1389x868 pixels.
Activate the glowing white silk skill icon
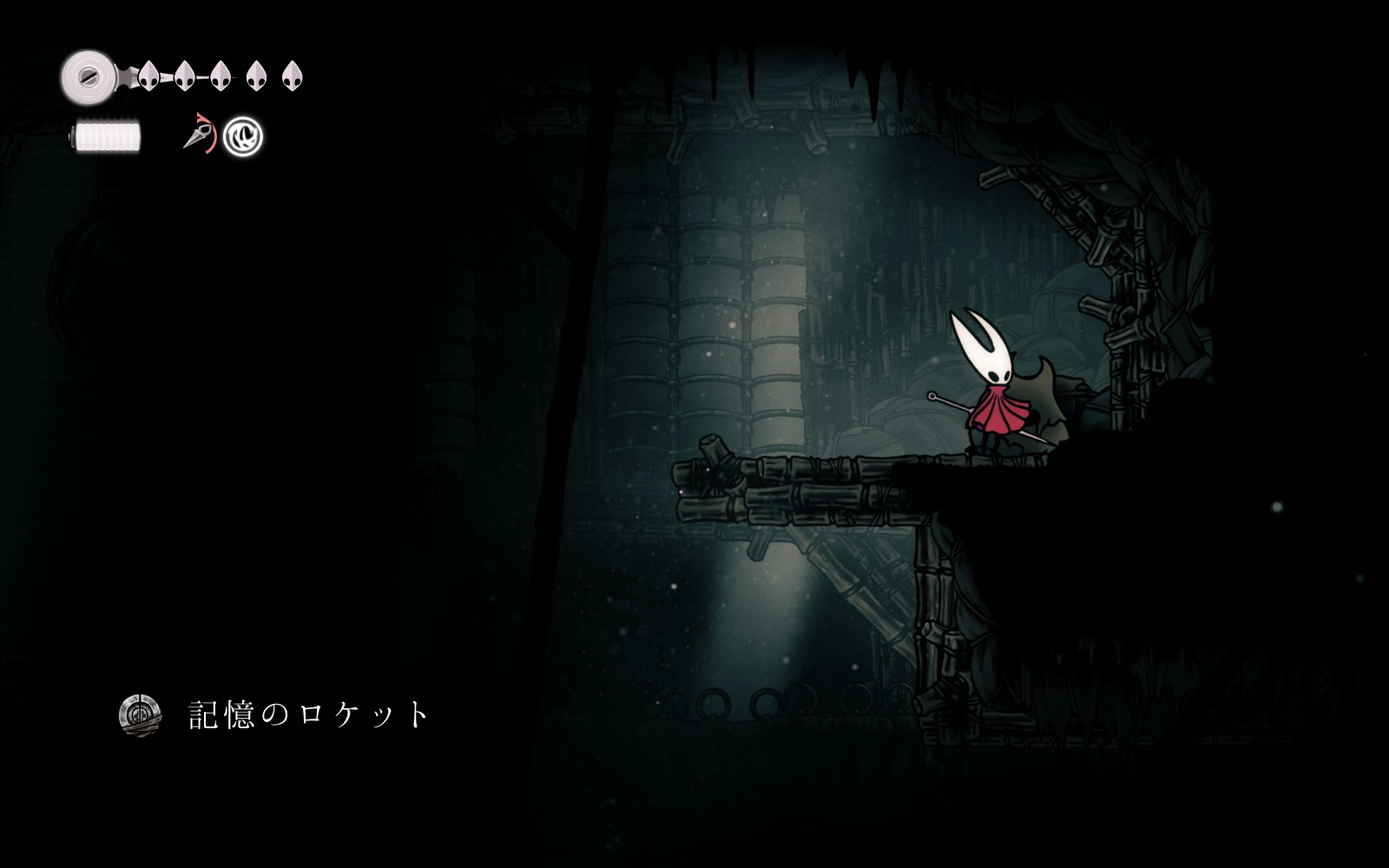243,137
